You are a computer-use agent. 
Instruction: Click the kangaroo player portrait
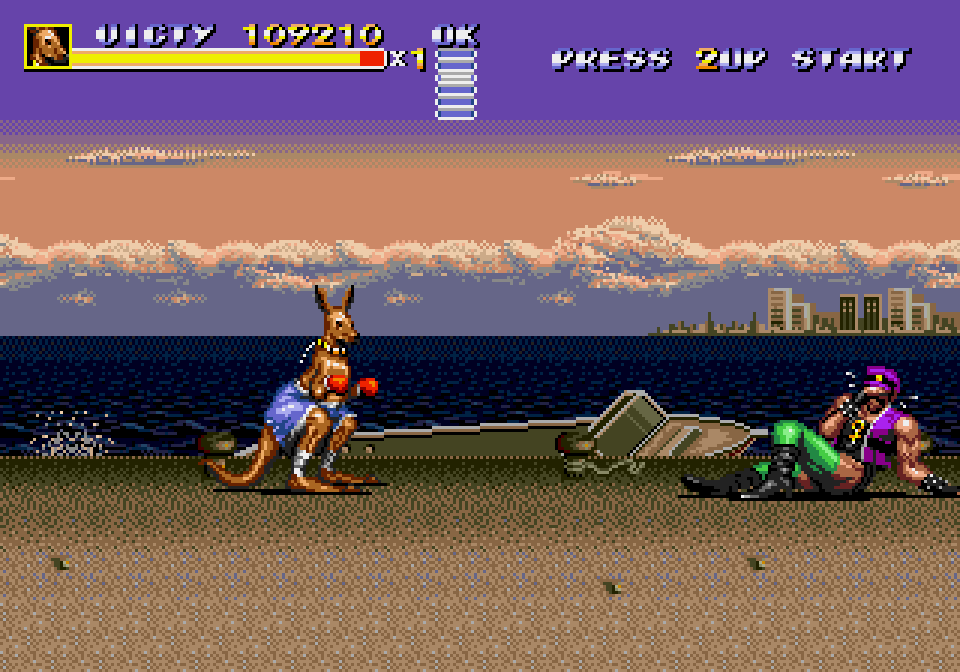click(47, 47)
